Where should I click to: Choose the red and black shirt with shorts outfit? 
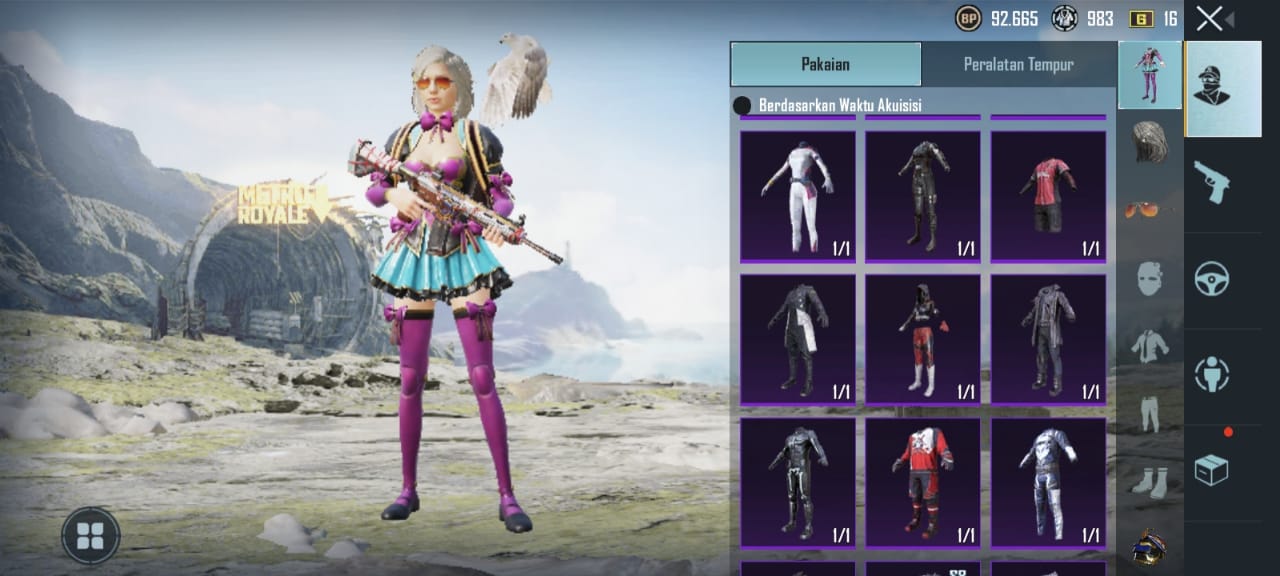tap(1048, 196)
